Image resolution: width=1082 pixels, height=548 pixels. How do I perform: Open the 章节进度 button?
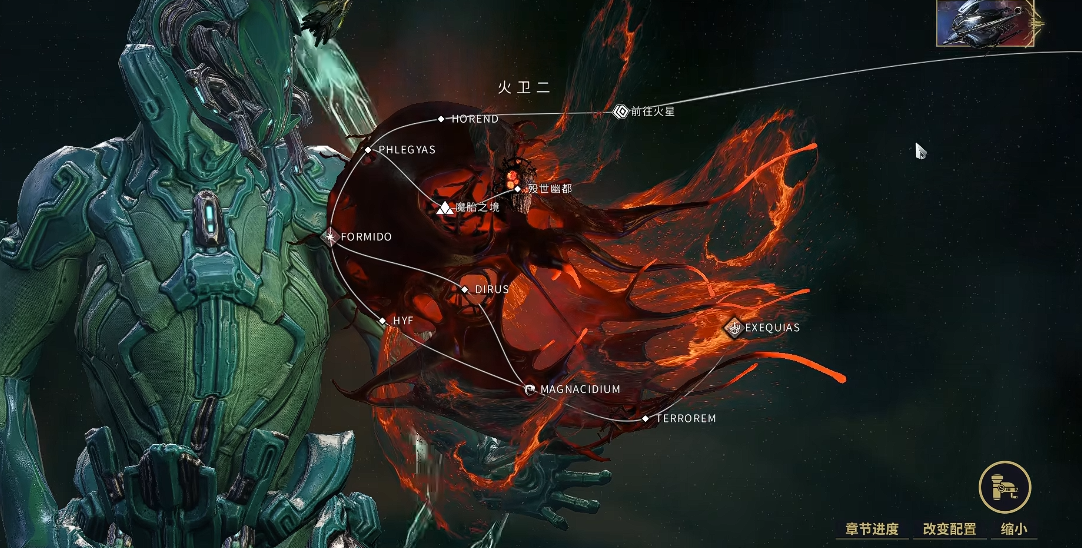871,529
